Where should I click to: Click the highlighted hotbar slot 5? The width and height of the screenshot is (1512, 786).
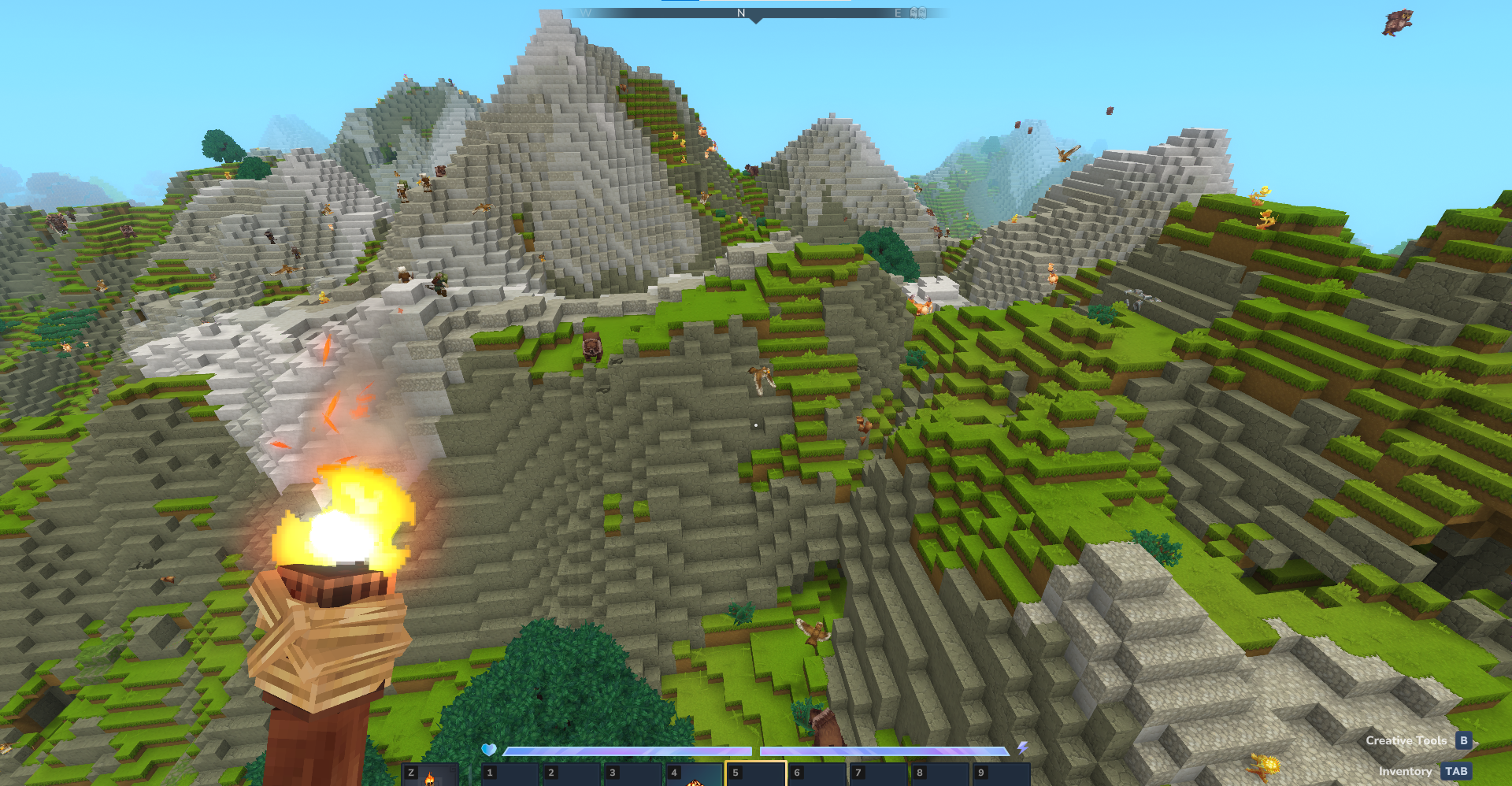[x=755, y=775]
